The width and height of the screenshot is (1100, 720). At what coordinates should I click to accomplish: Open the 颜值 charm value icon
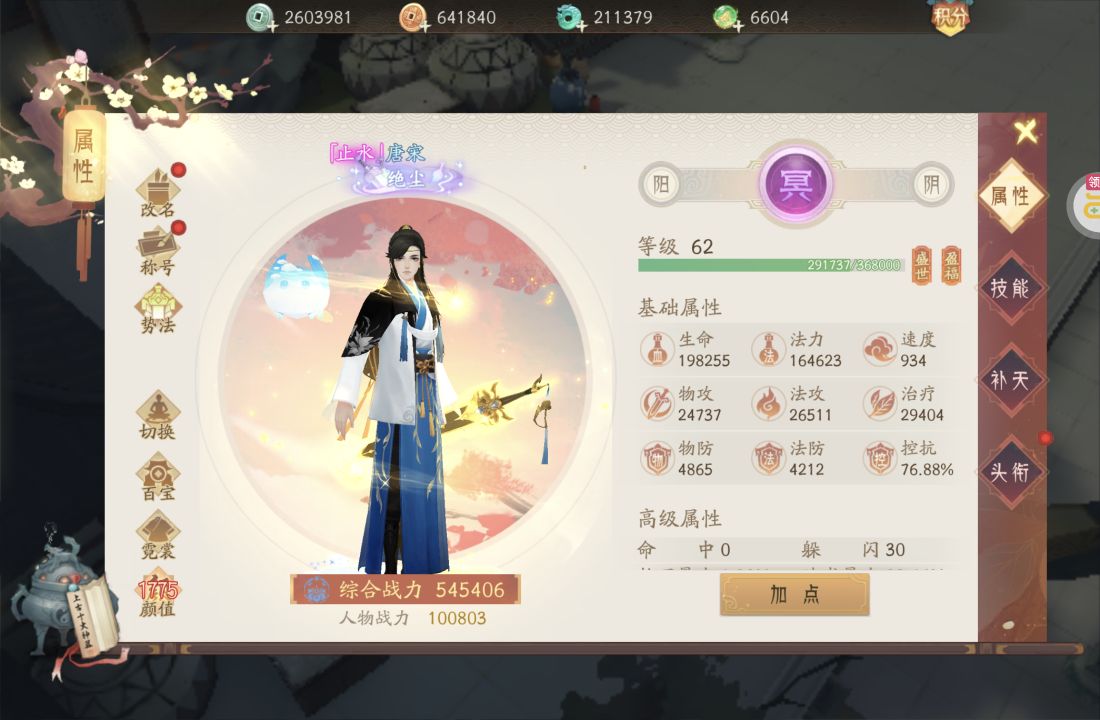[x=157, y=596]
